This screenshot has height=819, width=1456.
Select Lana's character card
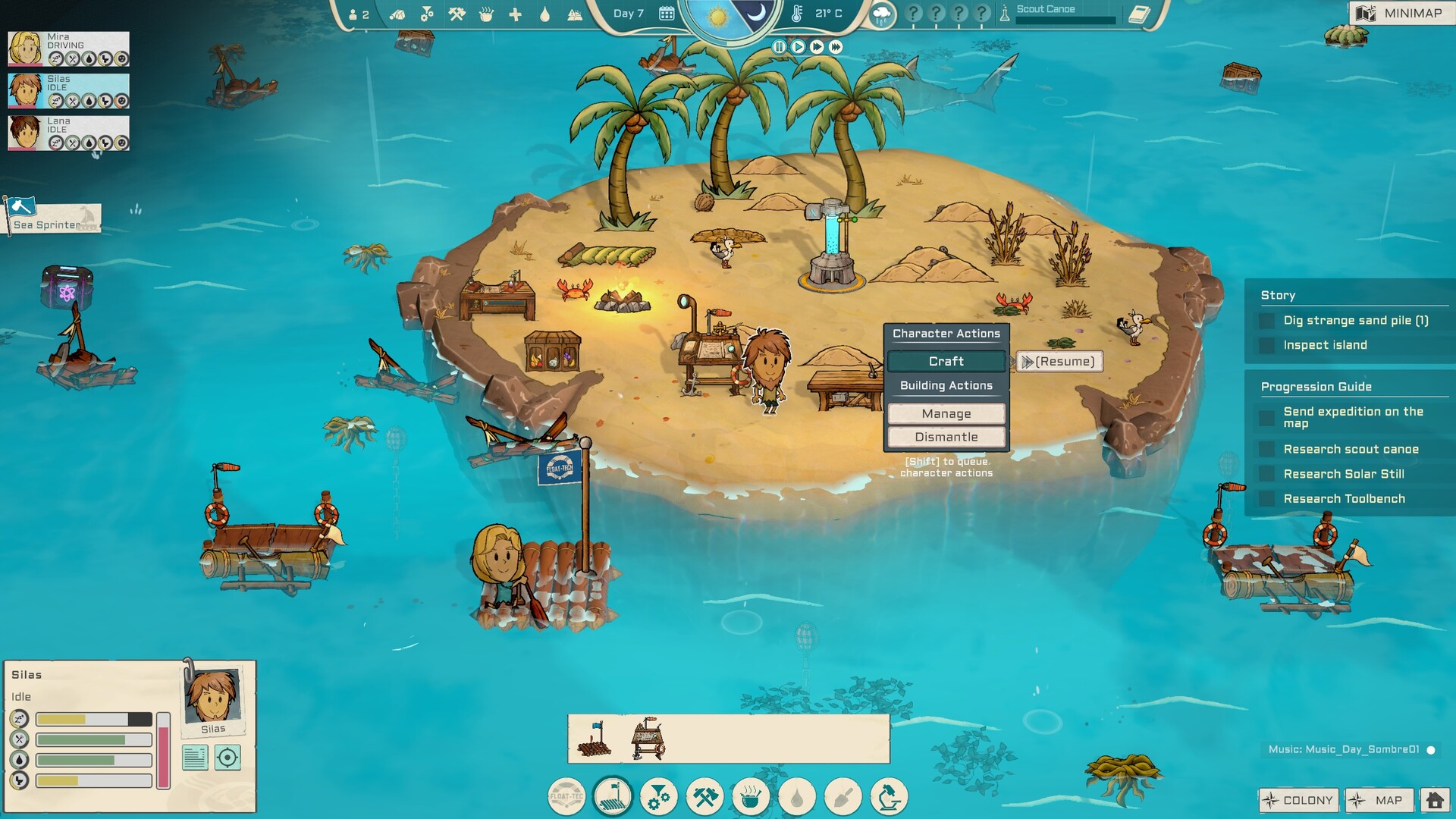click(x=68, y=133)
